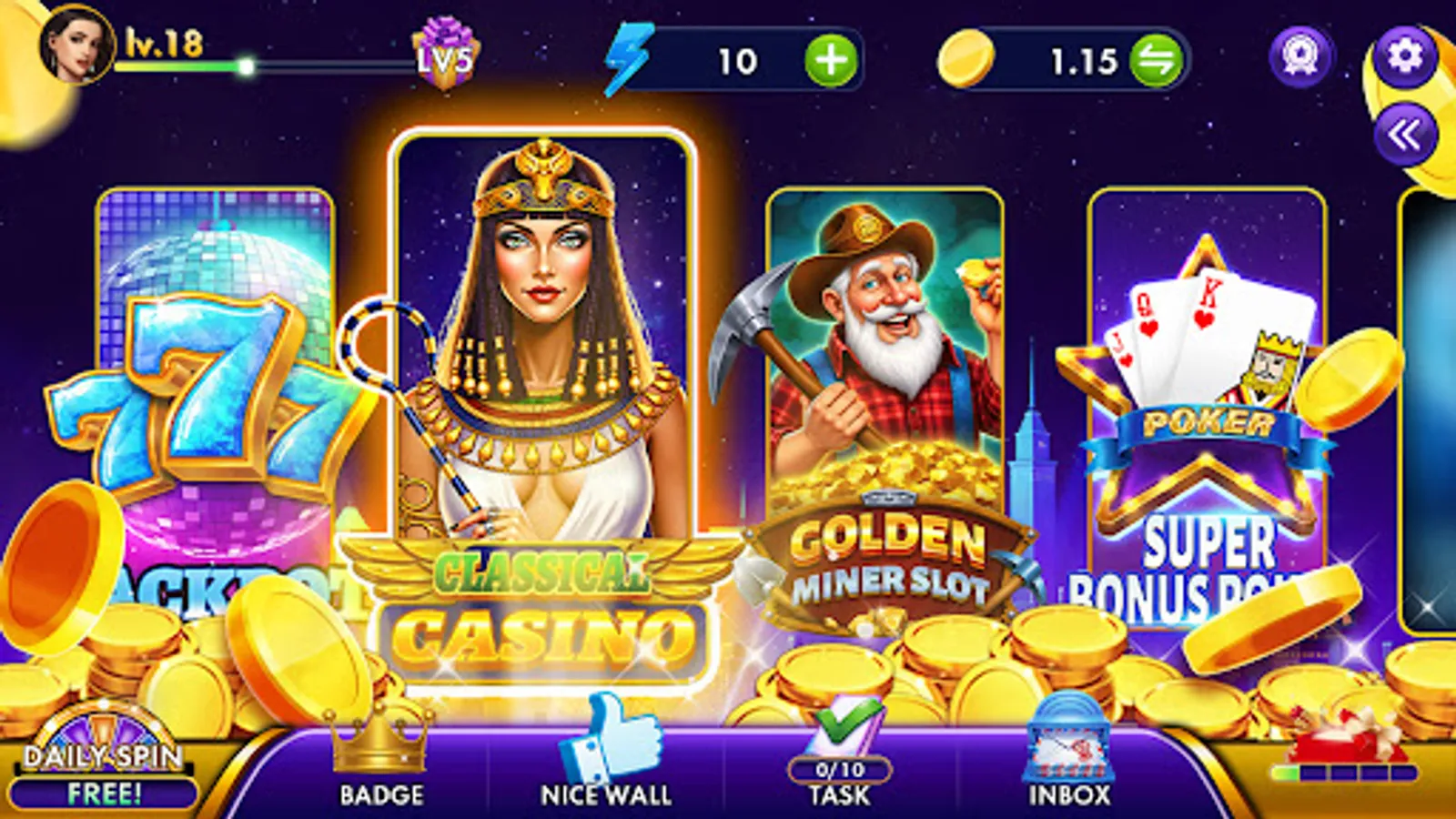Viewport: 1456px width, 819px height.
Task: Open the achievements ribbon badge icon
Action: point(1300,56)
